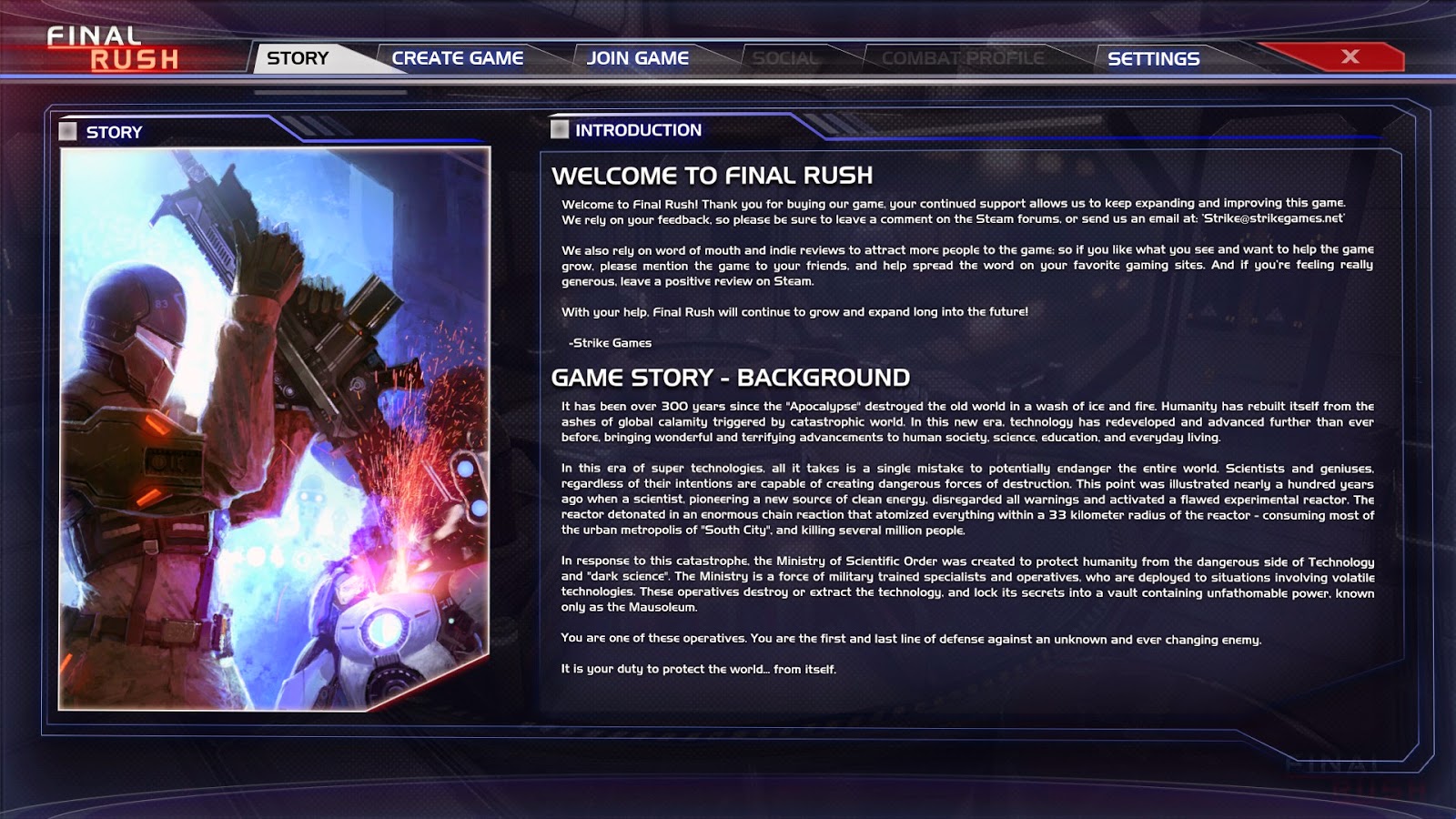The height and width of the screenshot is (819, 1456).
Task: Click the square icon beside INTRODUCTION header
Action: (x=559, y=129)
